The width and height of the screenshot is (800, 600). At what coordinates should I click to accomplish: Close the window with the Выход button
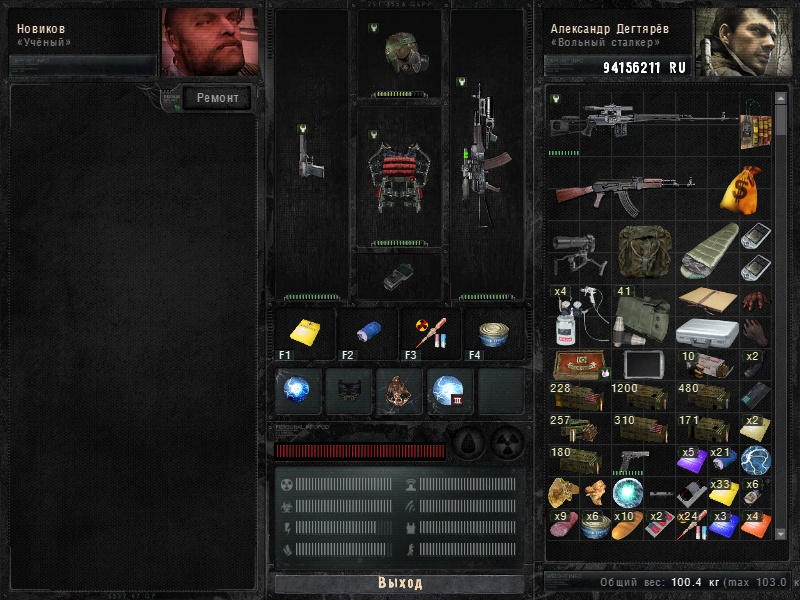point(400,583)
